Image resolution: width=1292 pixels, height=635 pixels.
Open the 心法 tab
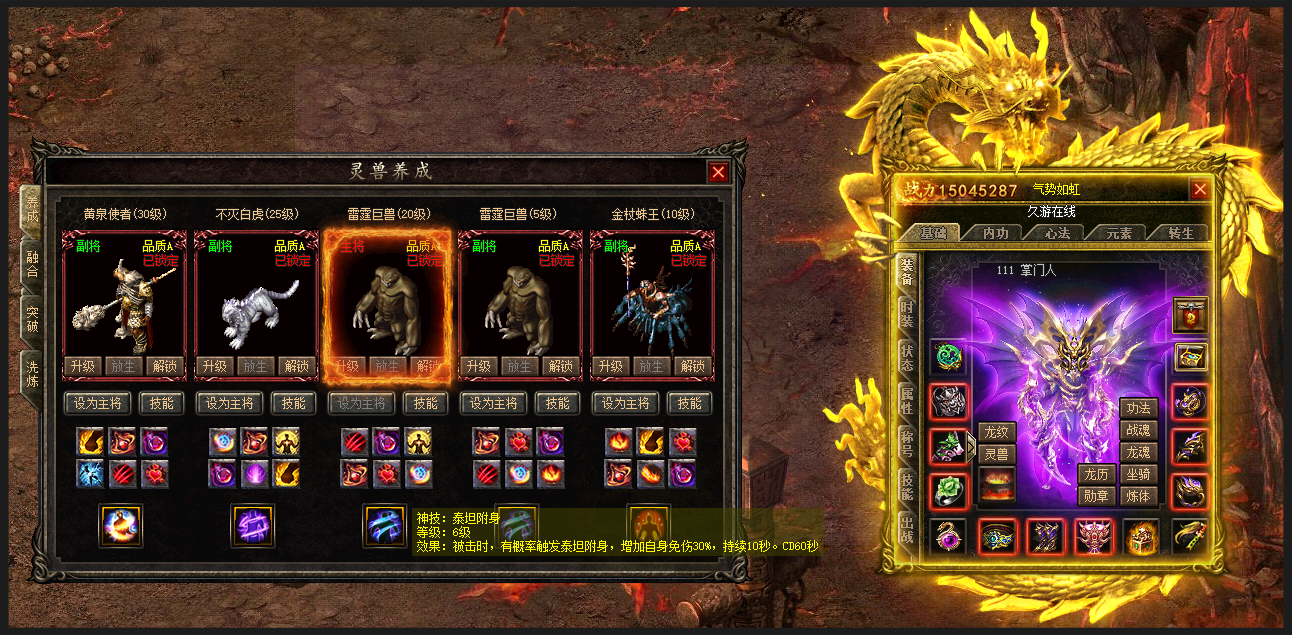1057,233
